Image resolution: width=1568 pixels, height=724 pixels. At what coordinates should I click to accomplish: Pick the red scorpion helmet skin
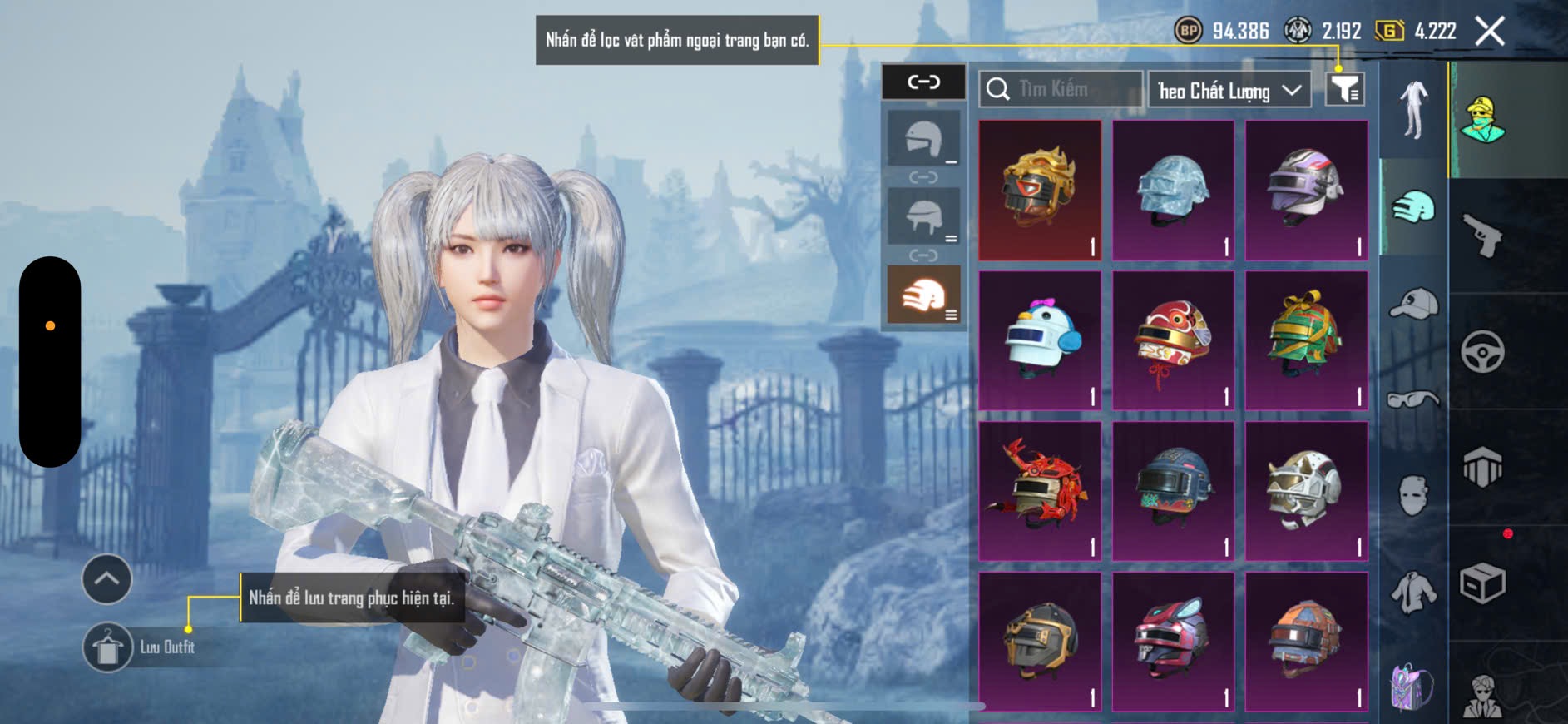(x=1040, y=490)
